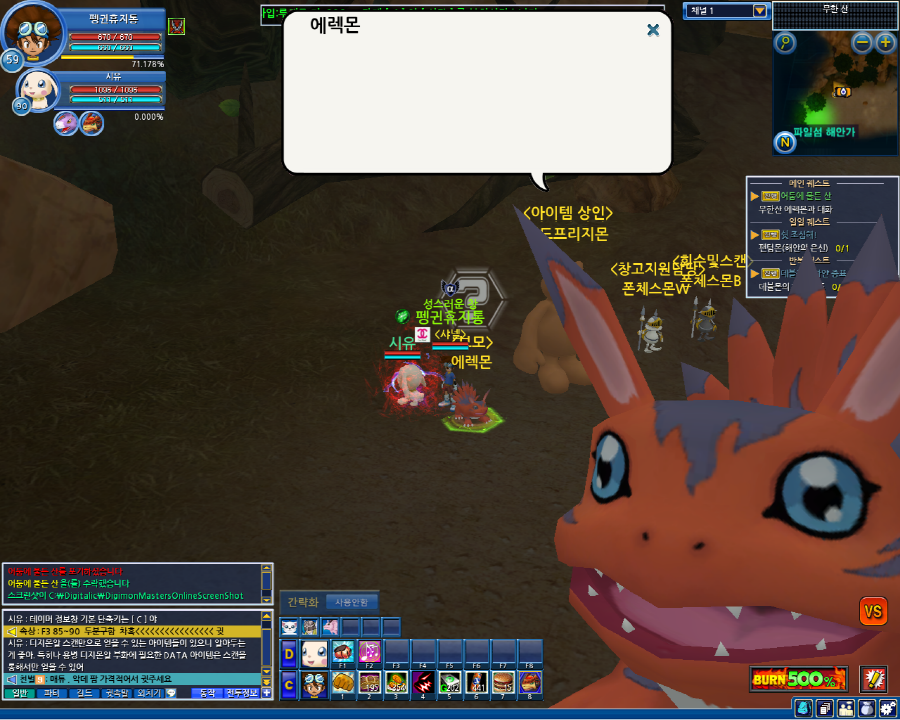Activate the music note skill F2
The image size is (900, 720).
[369, 652]
